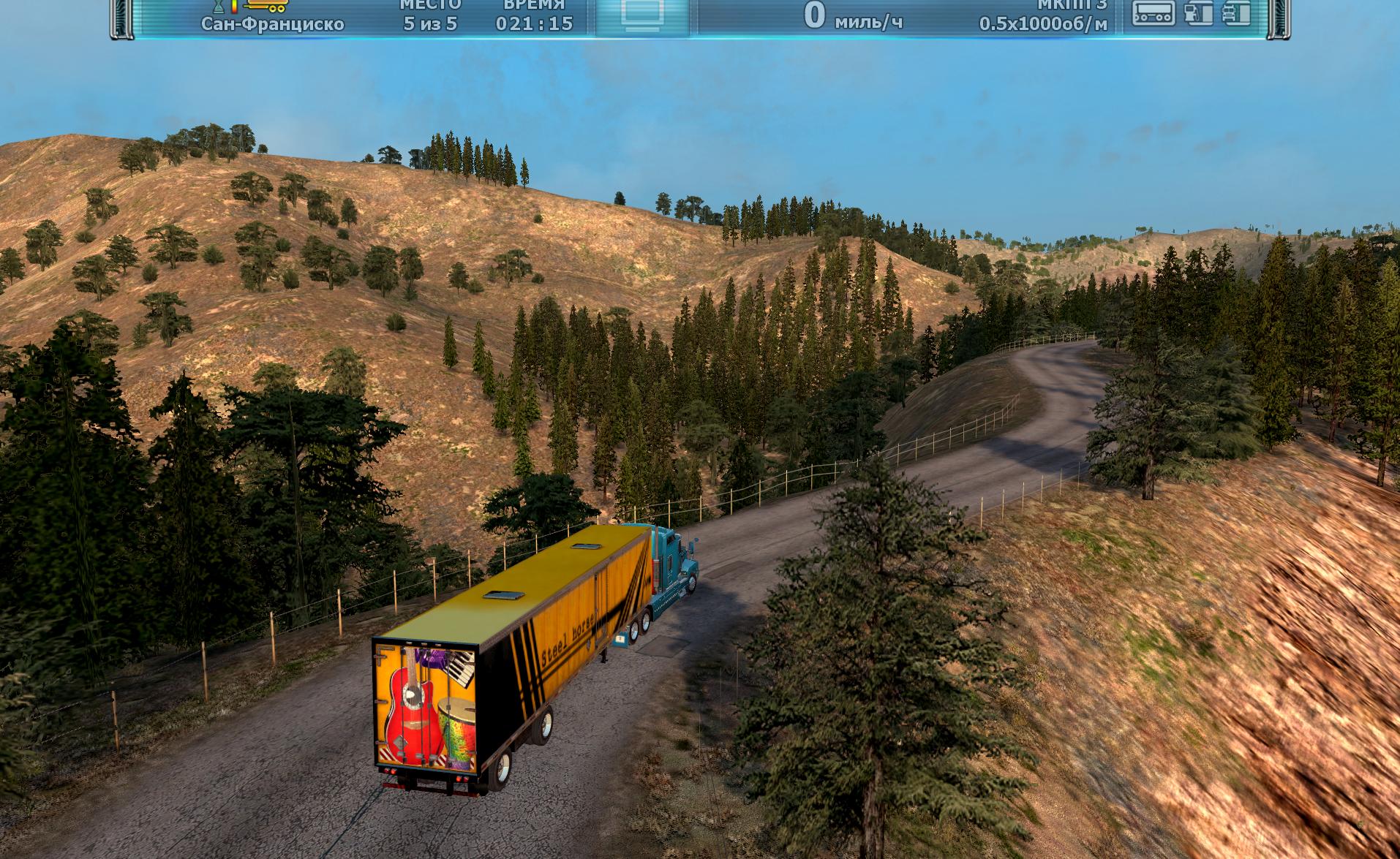This screenshot has width=1400, height=859.
Task: Click the yellow trailer cargo icon
Action: [264, 6]
